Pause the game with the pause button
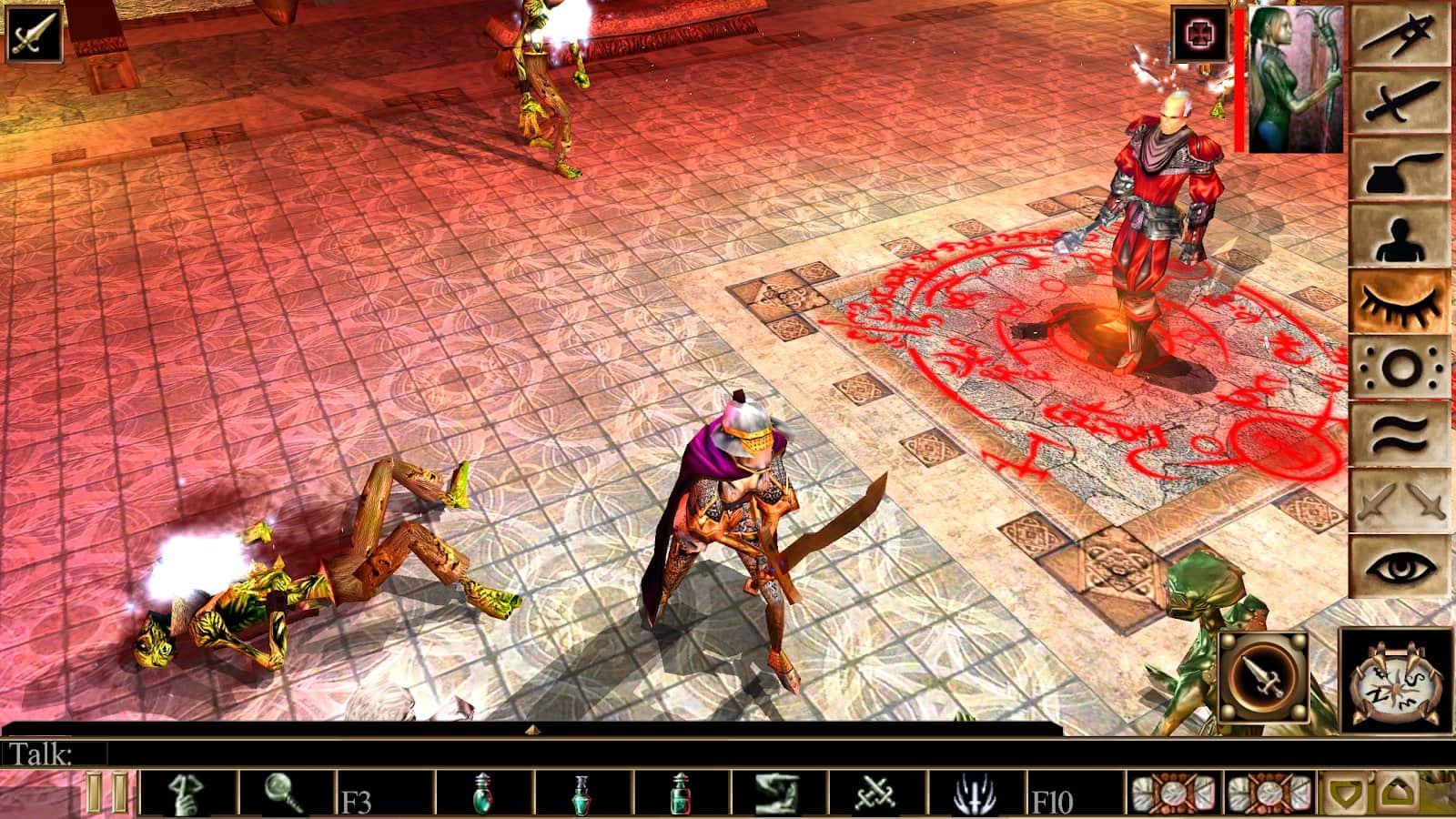The image size is (1456, 819). click(x=106, y=793)
